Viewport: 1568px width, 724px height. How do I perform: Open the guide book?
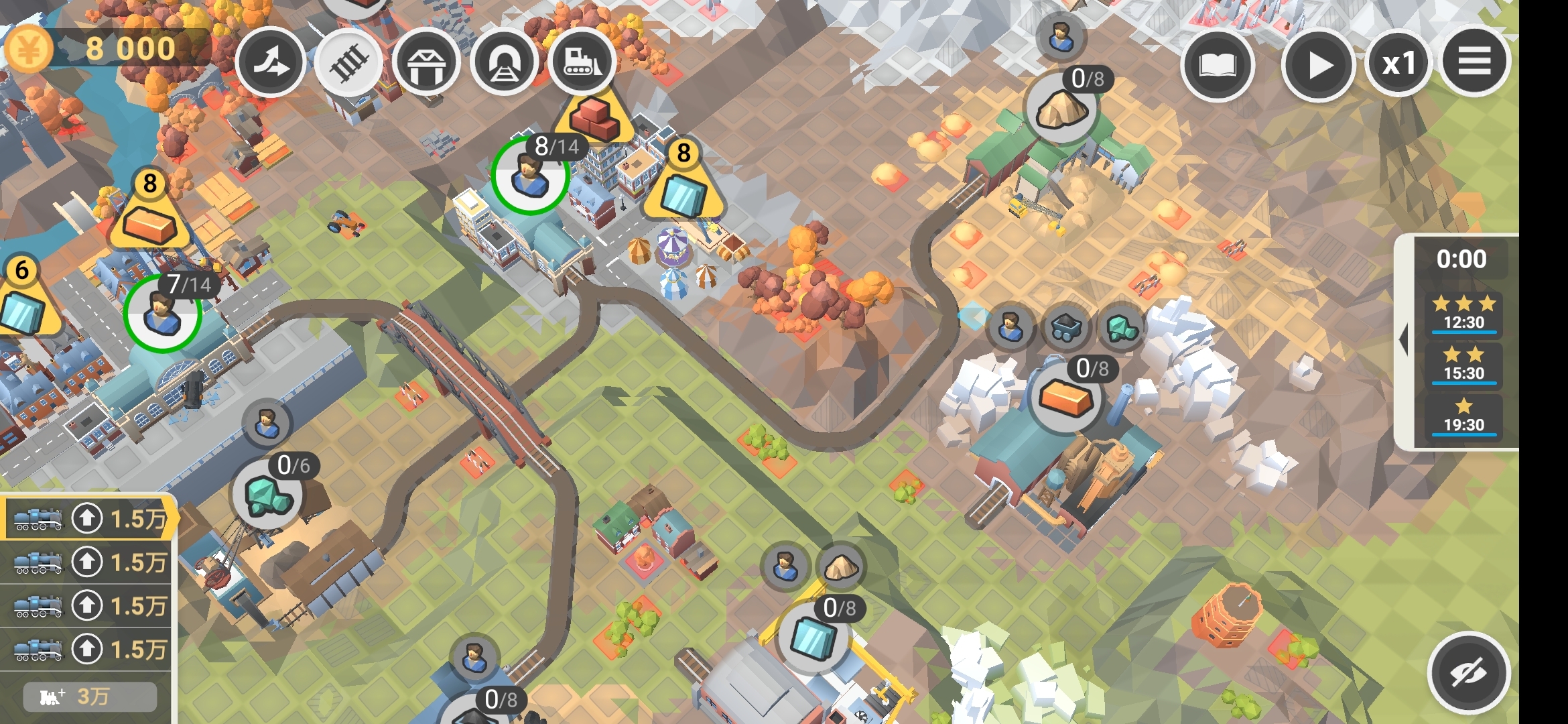(1217, 65)
